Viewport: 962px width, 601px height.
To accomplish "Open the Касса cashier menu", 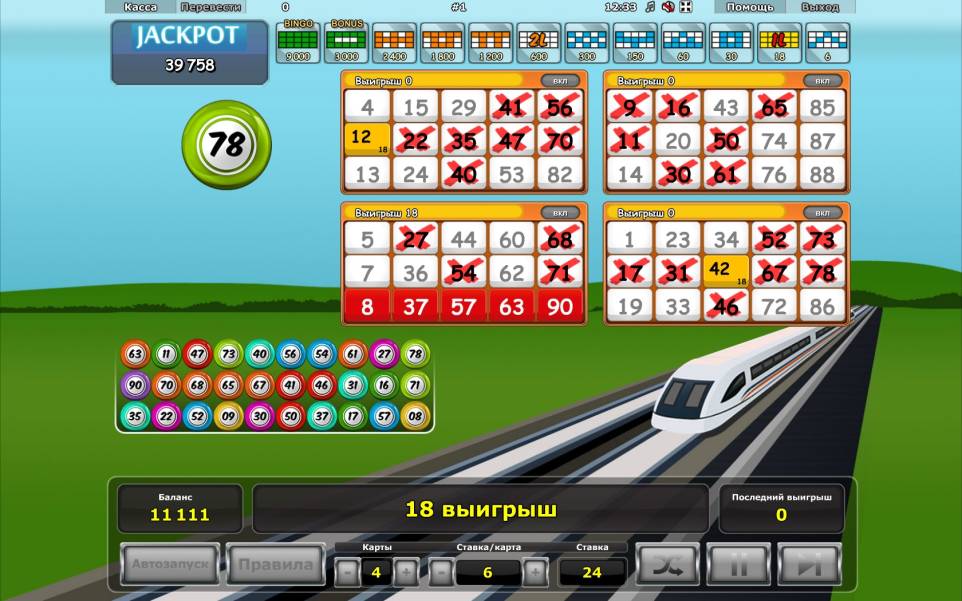I will tap(140, 7).
